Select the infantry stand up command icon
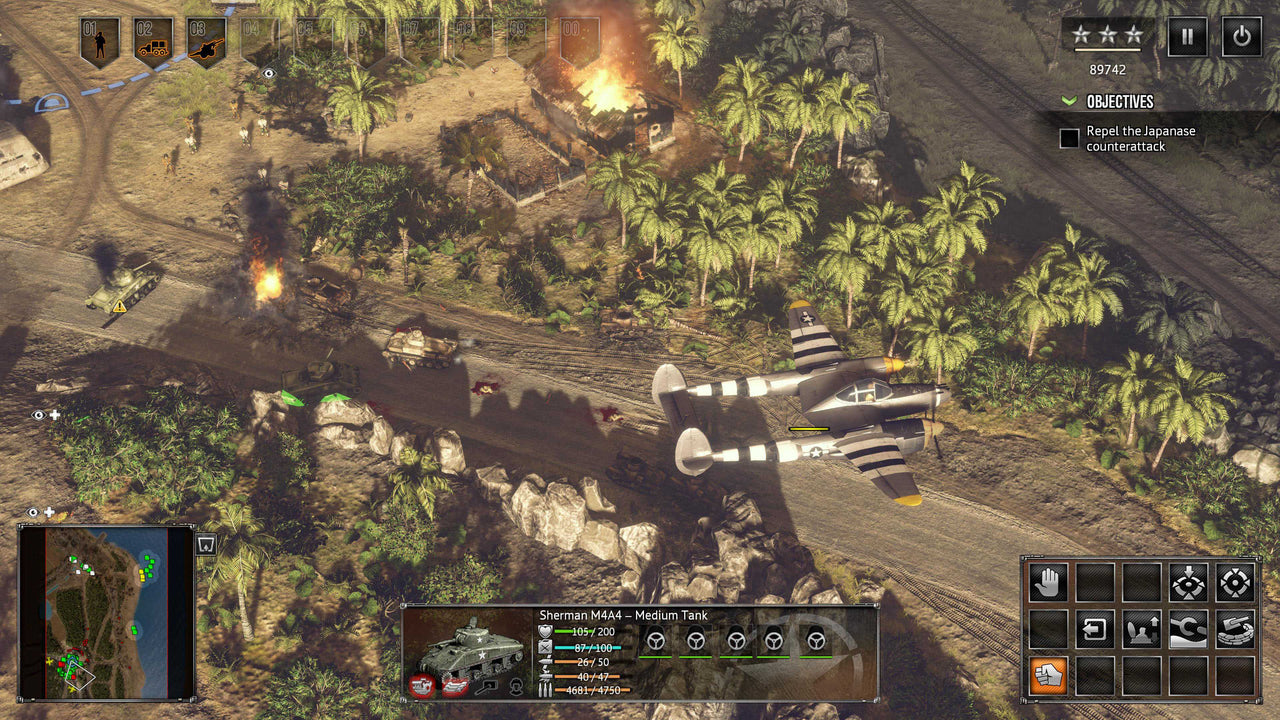This screenshot has width=1280, height=720. [x=1140, y=629]
